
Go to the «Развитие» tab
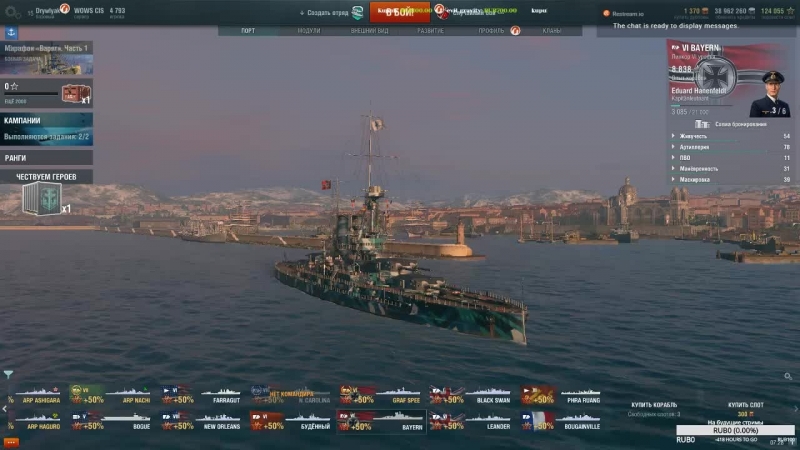(431, 30)
